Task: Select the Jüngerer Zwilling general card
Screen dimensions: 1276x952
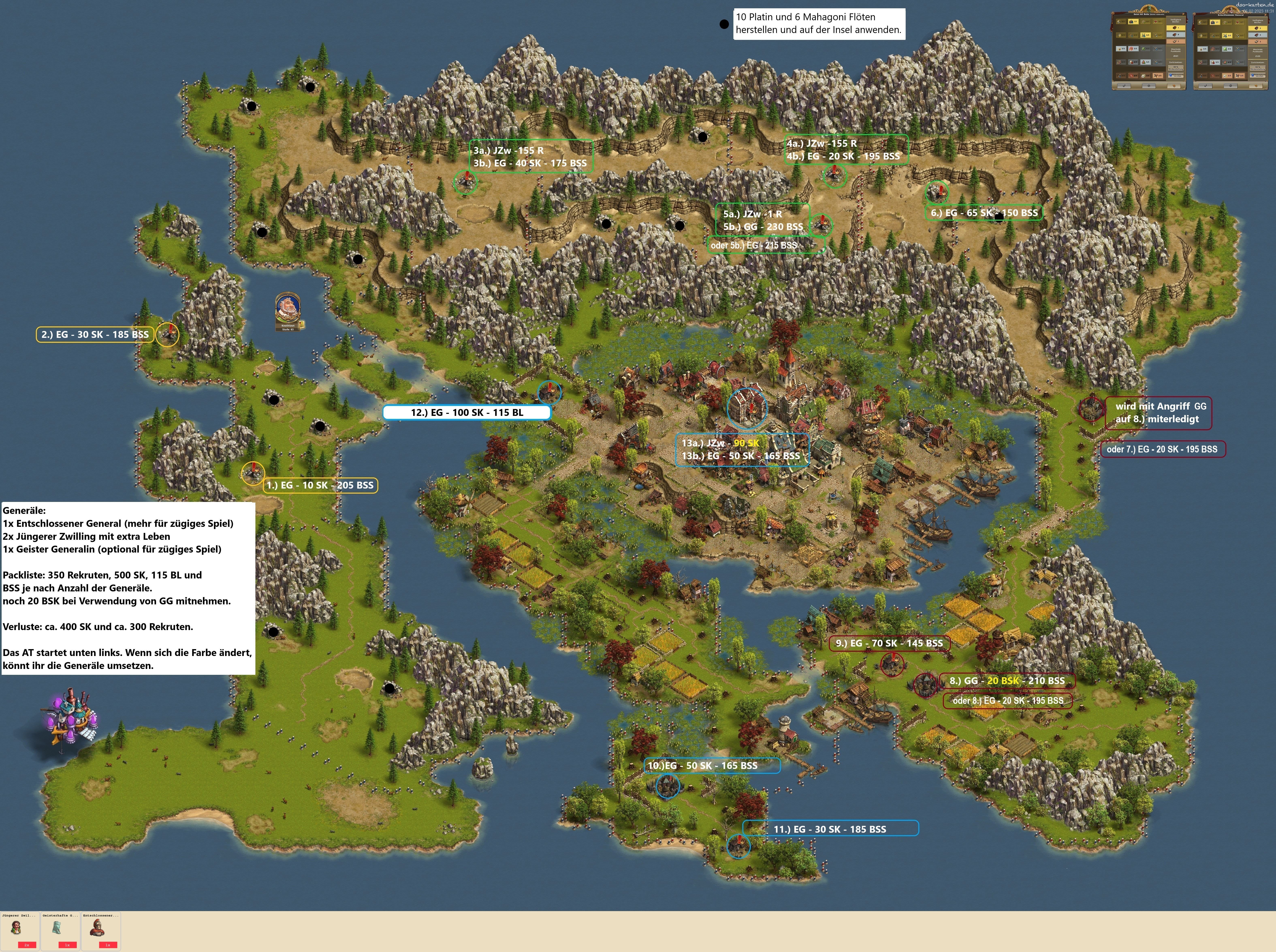Action: point(20,931)
